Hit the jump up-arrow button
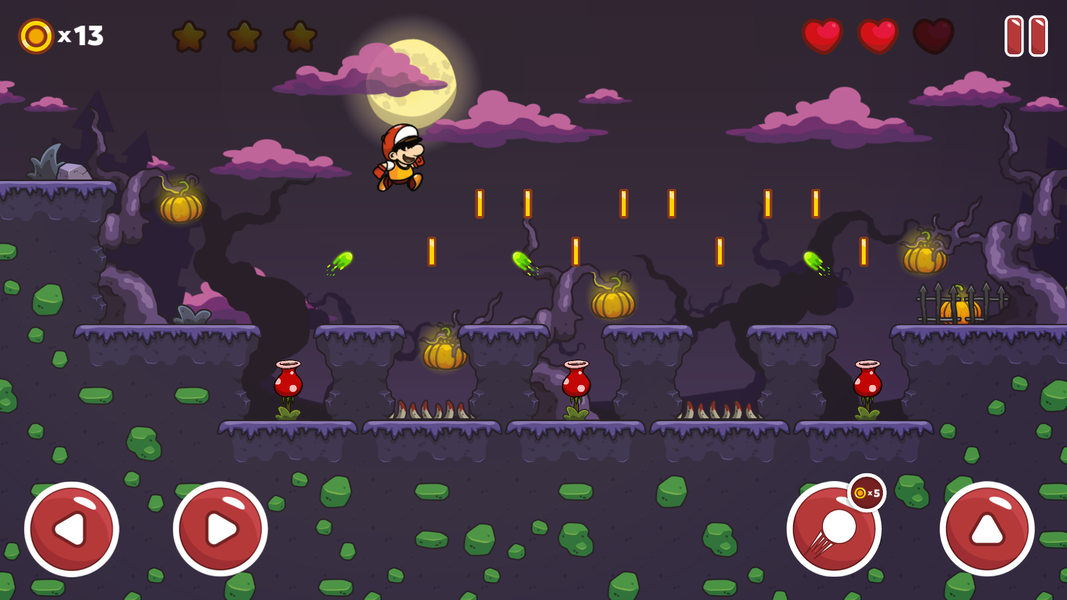The height and width of the screenshot is (600, 1067). (x=987, y=529)
